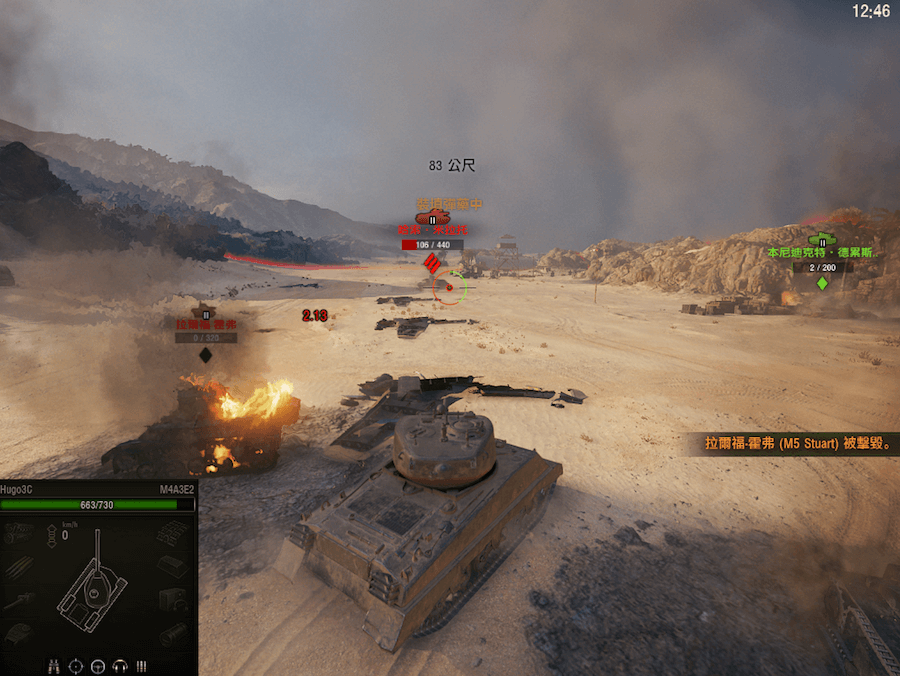This screenshot has height=676, width=900.
Task: Select the engine module icon
Action: tap(17, 534)
